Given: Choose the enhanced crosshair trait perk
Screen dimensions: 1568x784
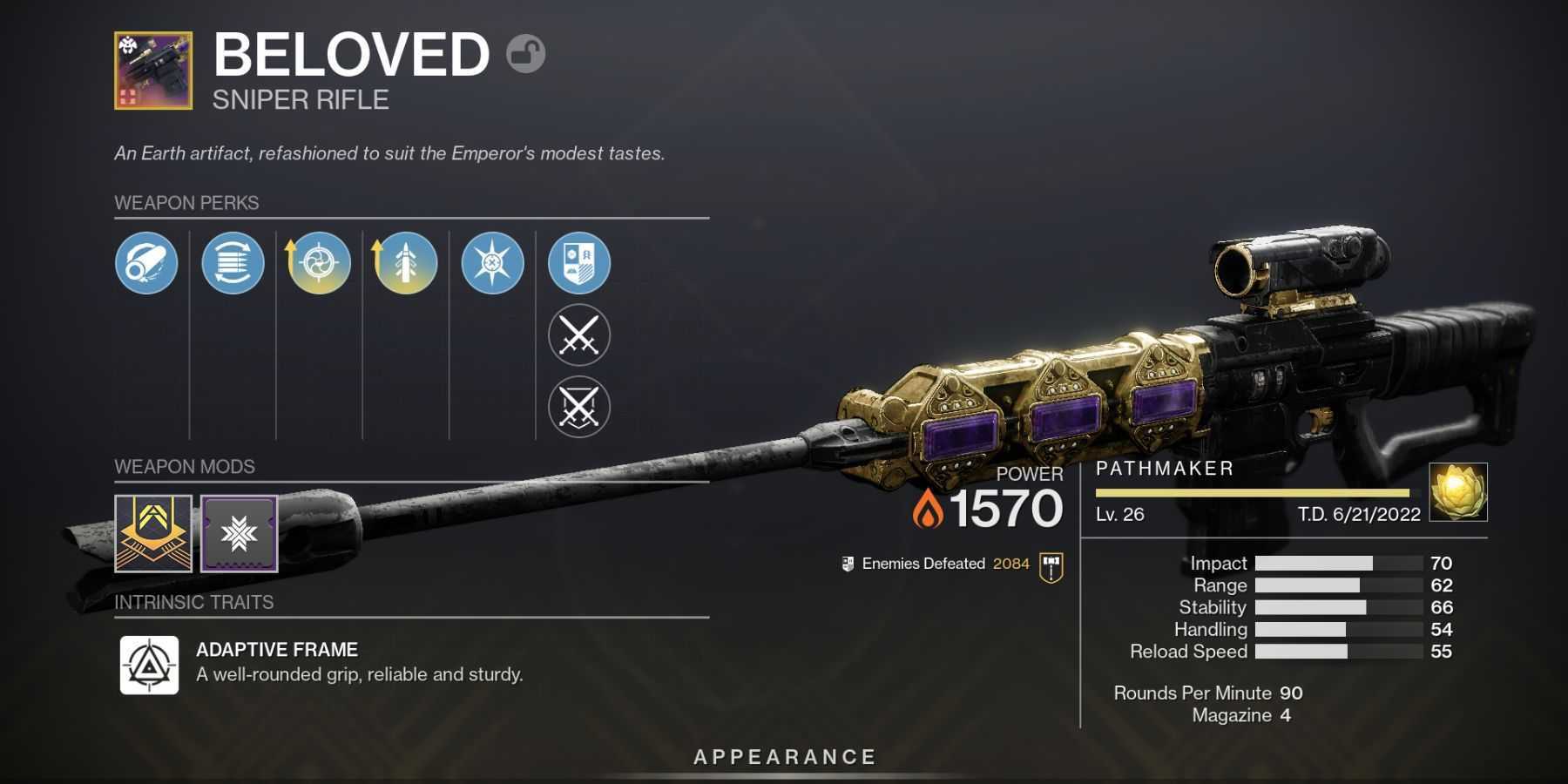Looking at the screenshot, I should (319, 262).
